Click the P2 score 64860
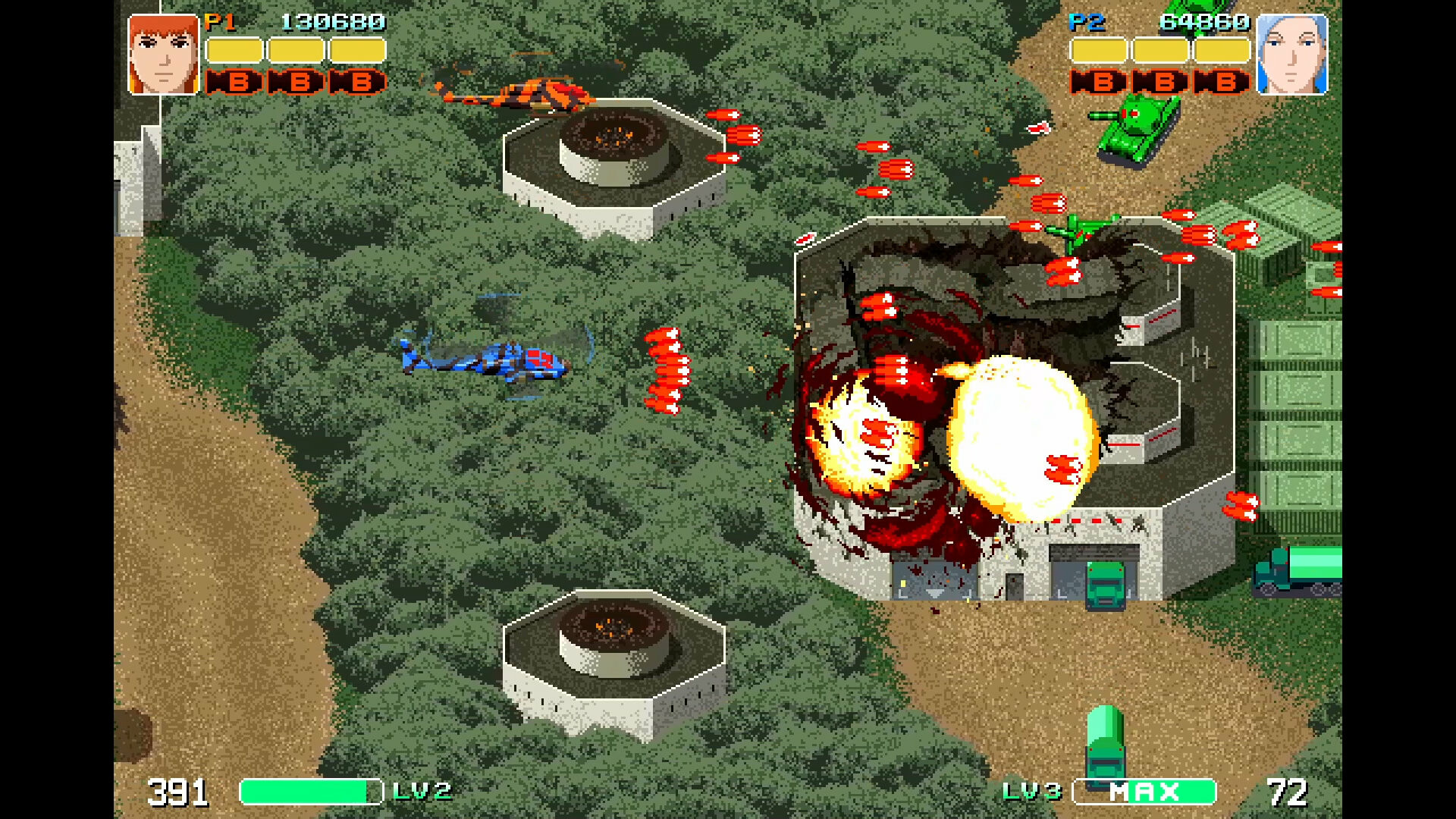The image size is (1456, 819). pyautogui.click(x=1206, y=20)
